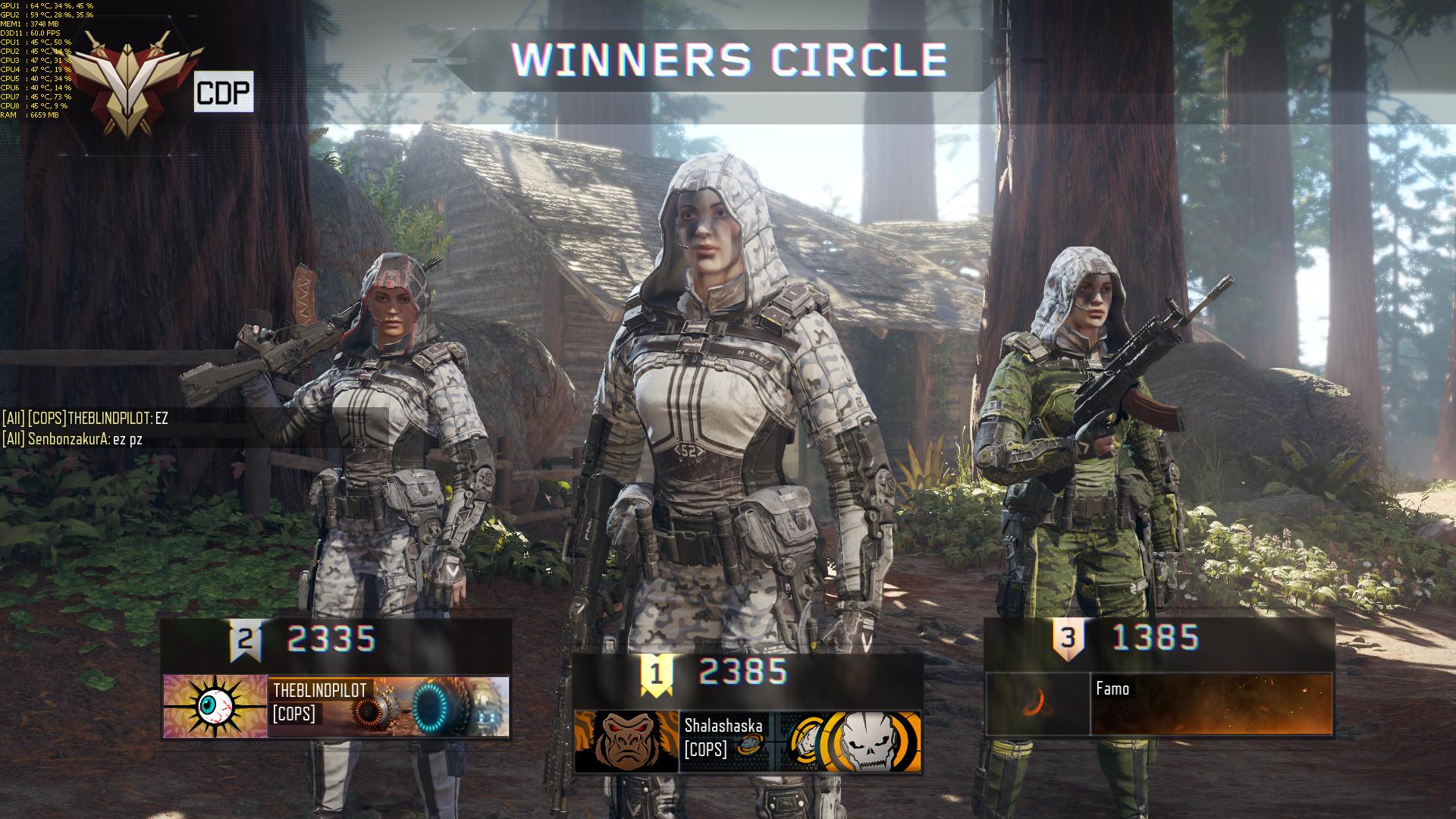
Task: Click SenbonzakurA's "ez pz" chat message
Action: coord(73,438)
